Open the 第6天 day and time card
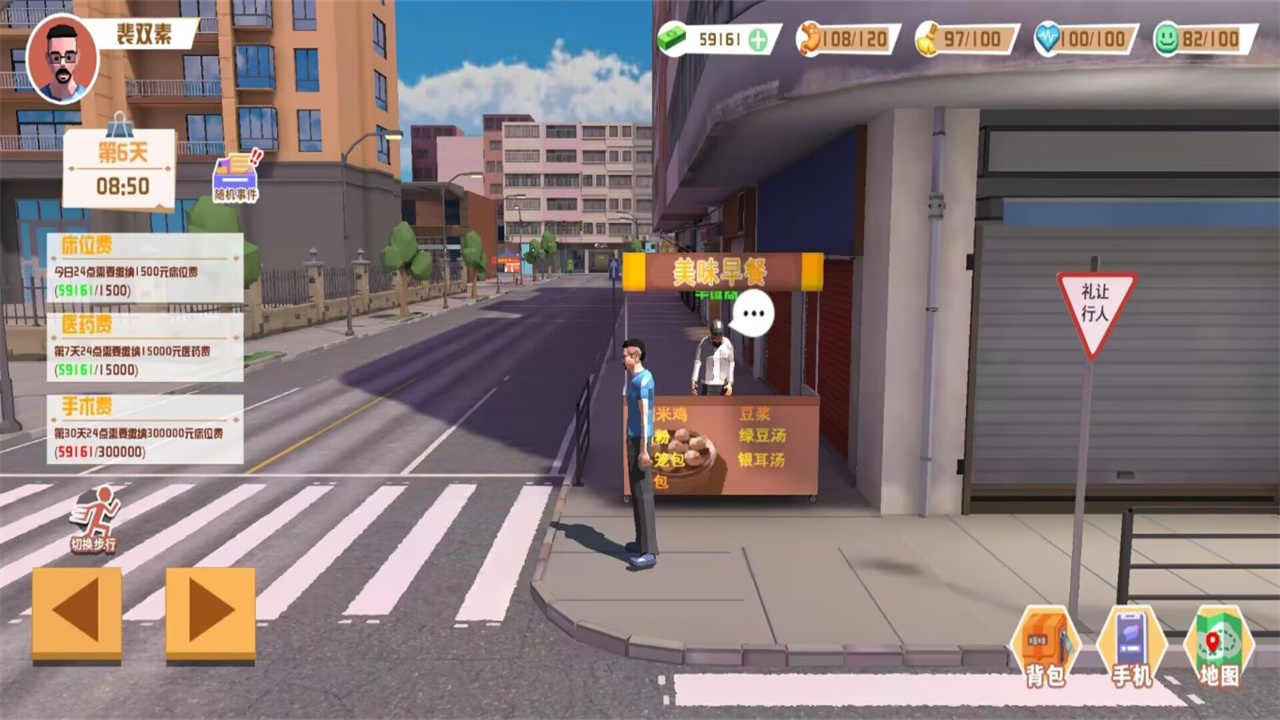 [120, 168]
